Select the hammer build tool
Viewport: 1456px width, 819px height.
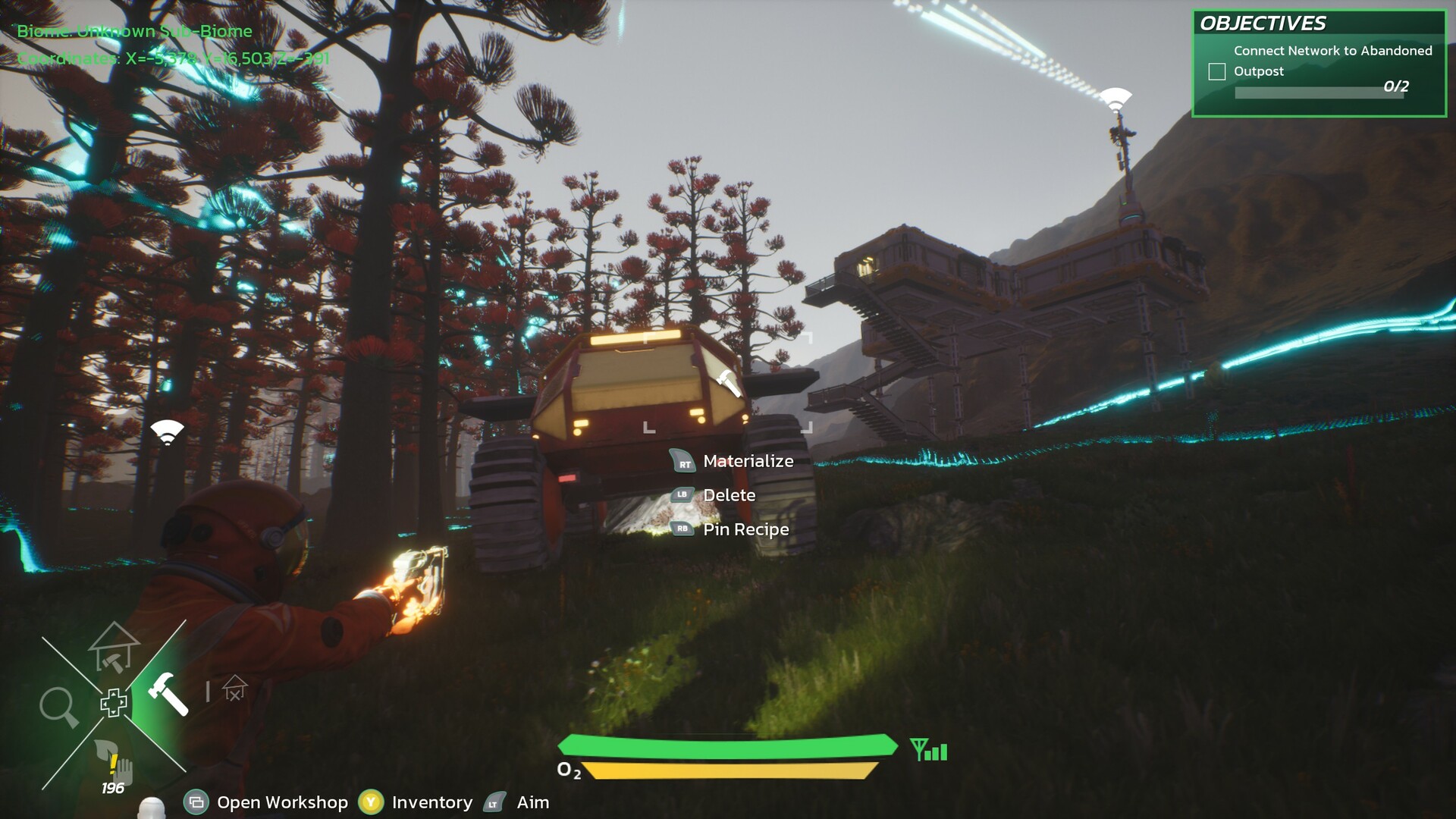(x=168, y=692)
